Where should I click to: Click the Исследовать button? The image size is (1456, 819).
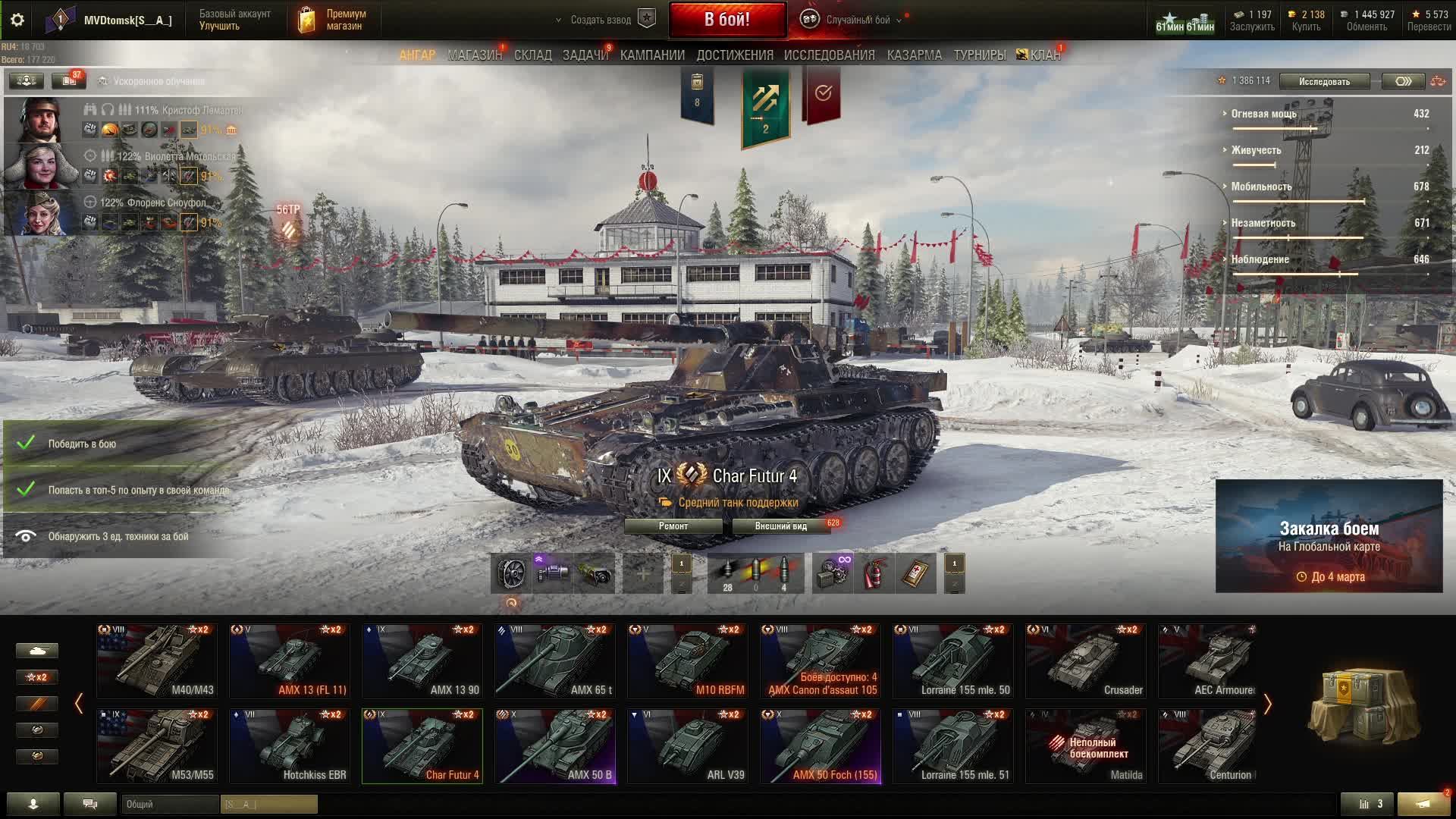point(1324,81)
